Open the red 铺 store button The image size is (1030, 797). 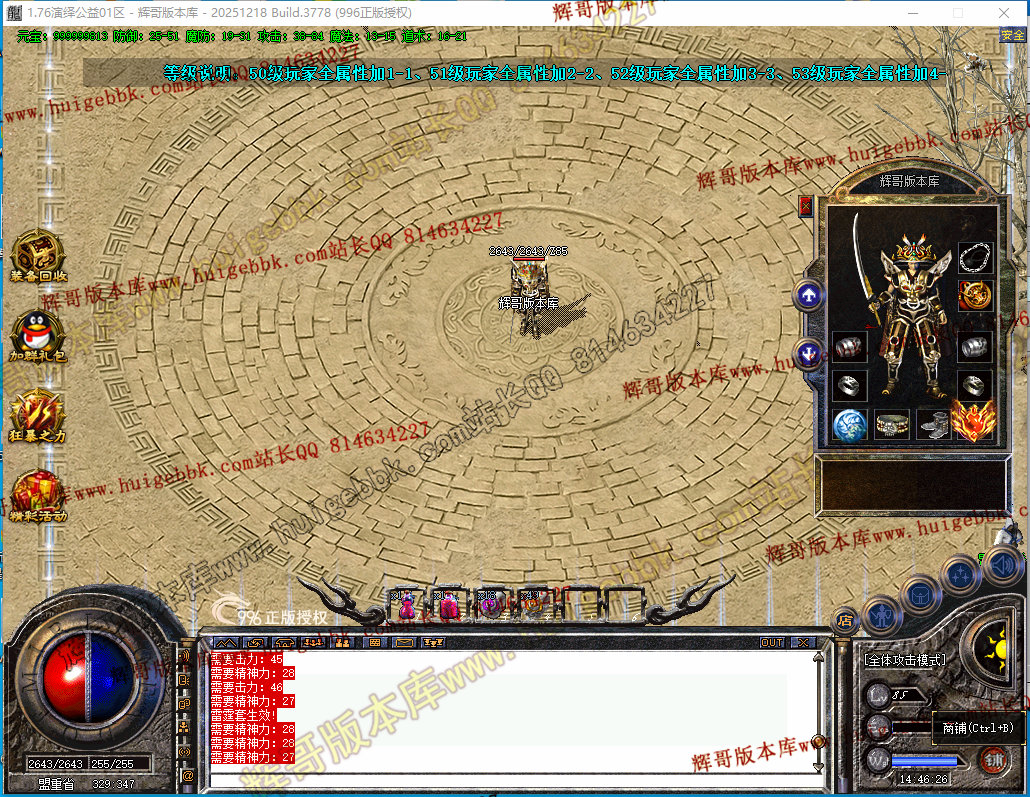click(993, 761)
